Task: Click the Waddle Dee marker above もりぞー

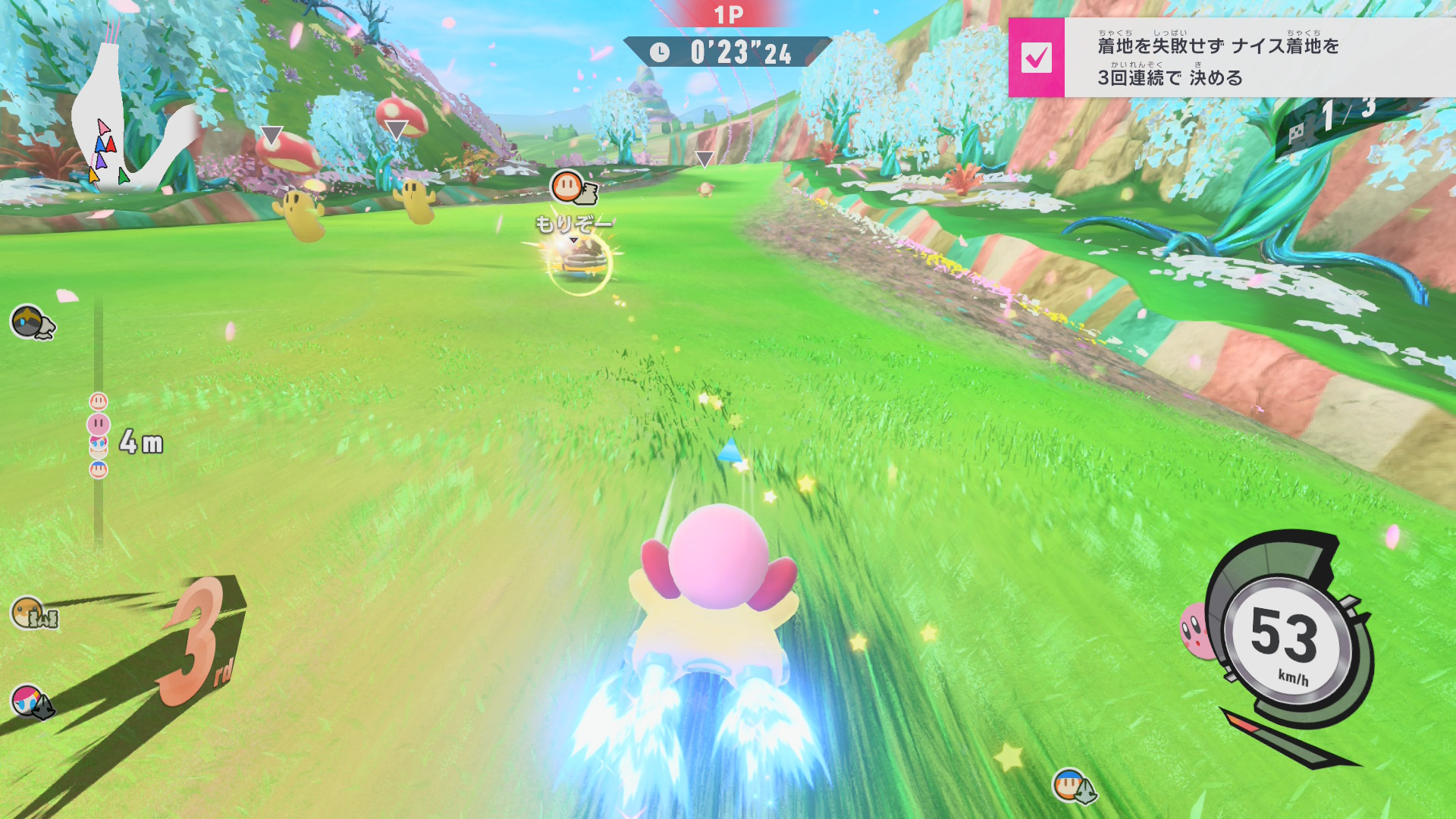Action: (x=567, y=186)
